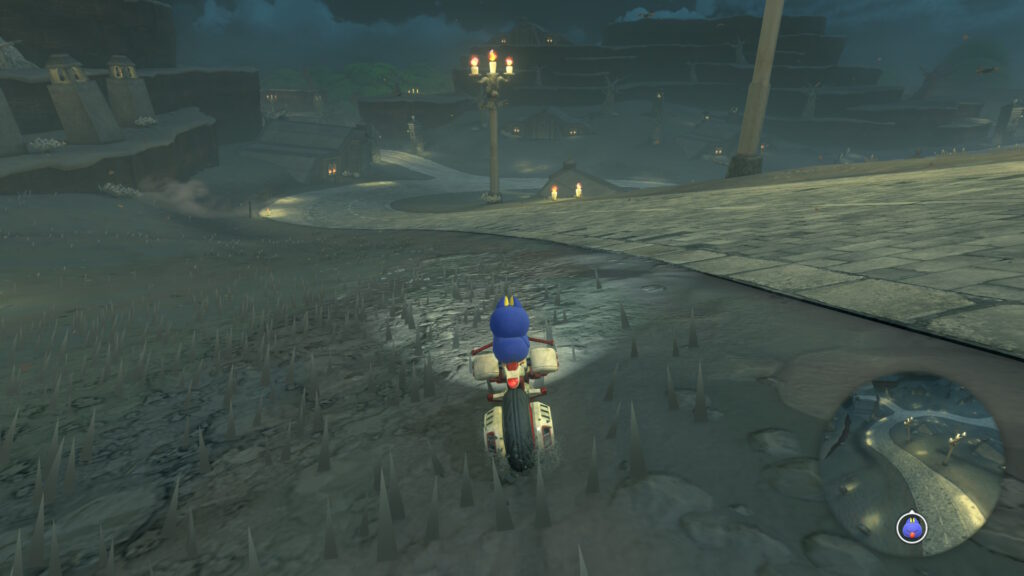Screen dimensions: 1024x576
Task: Open the circular minimap
Action: tap(911, 463)
